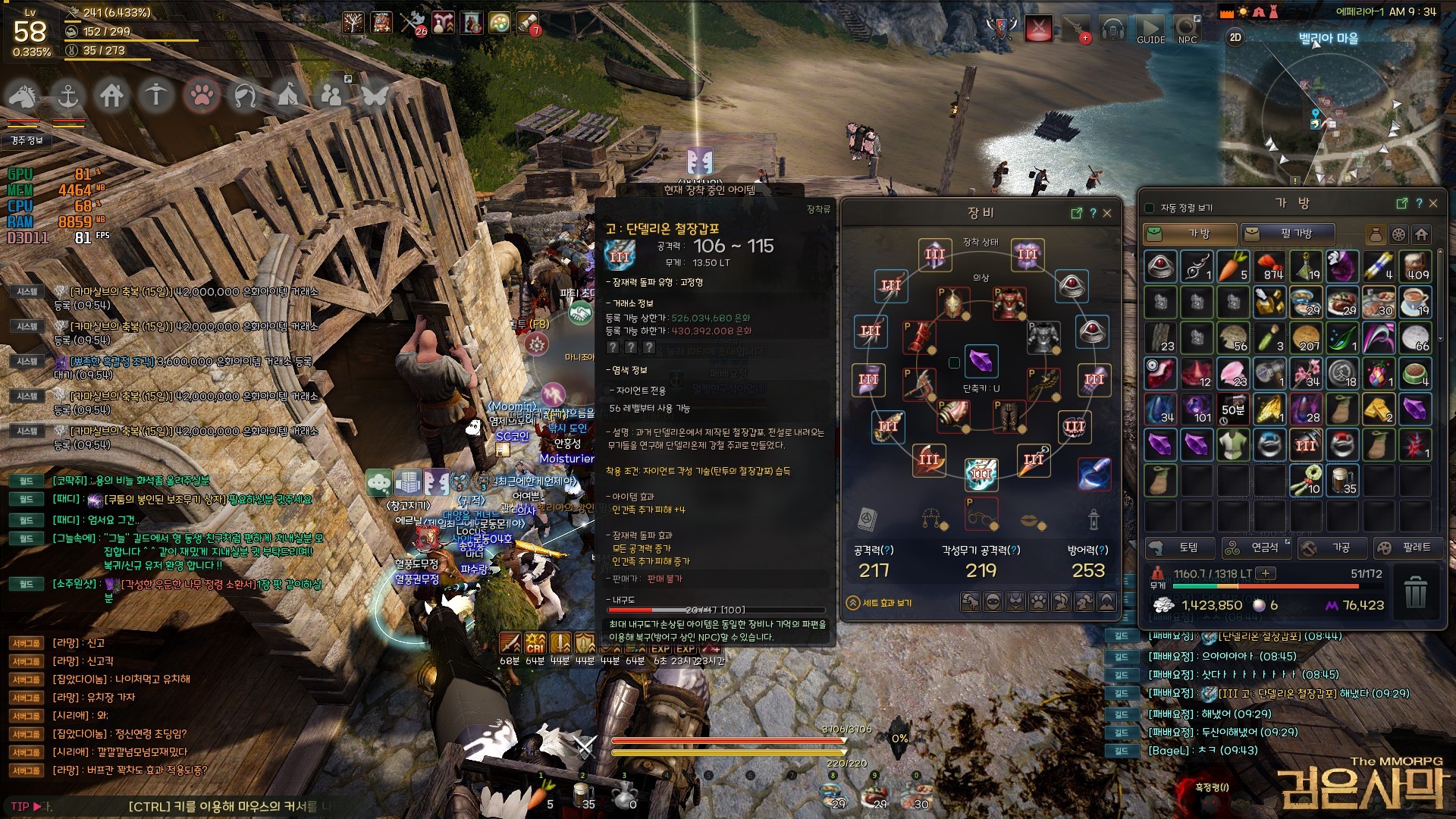Open the 경주 정보 race info button

point(27,140)
